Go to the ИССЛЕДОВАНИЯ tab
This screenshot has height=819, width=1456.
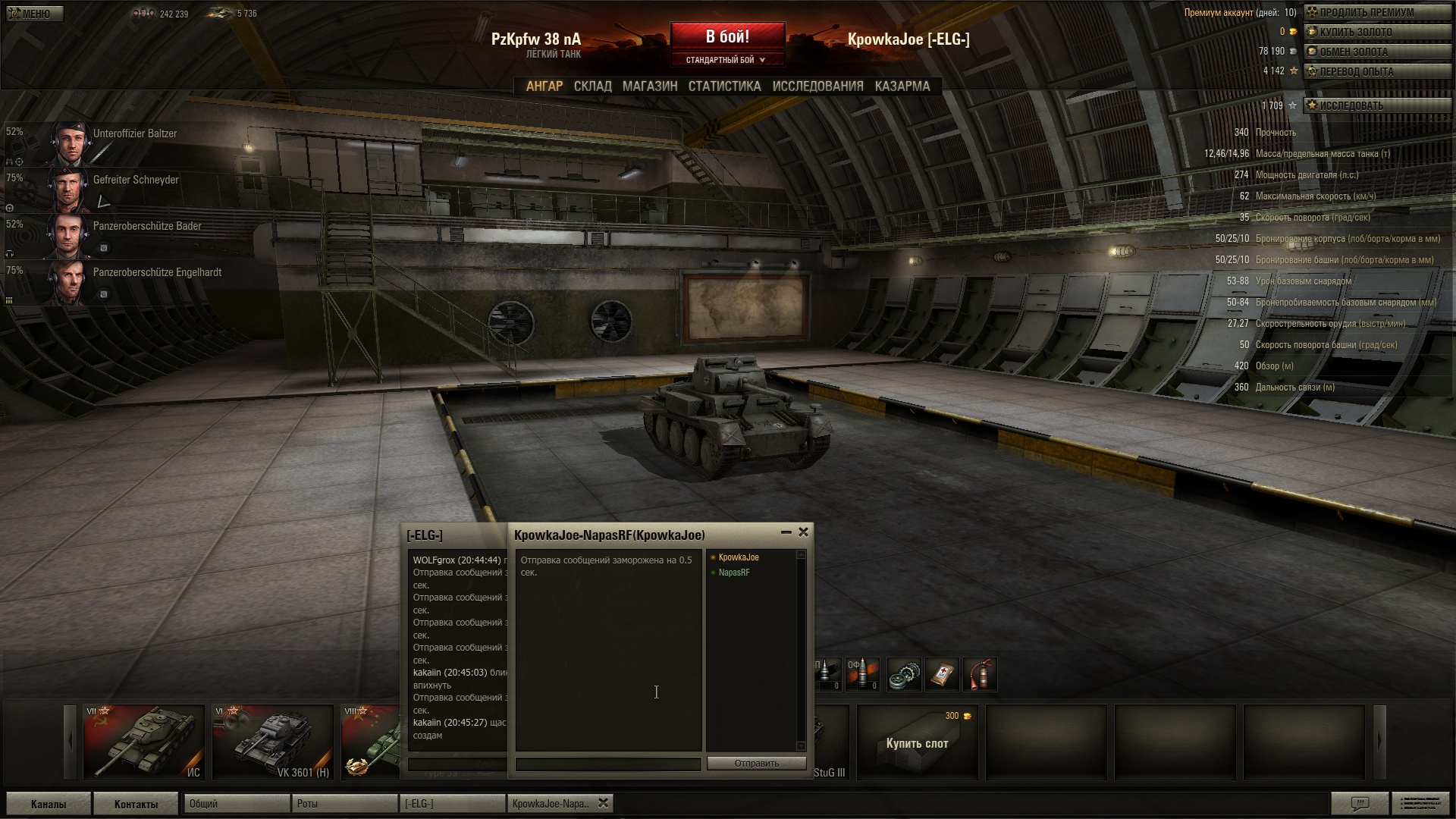tap(817, 86)
